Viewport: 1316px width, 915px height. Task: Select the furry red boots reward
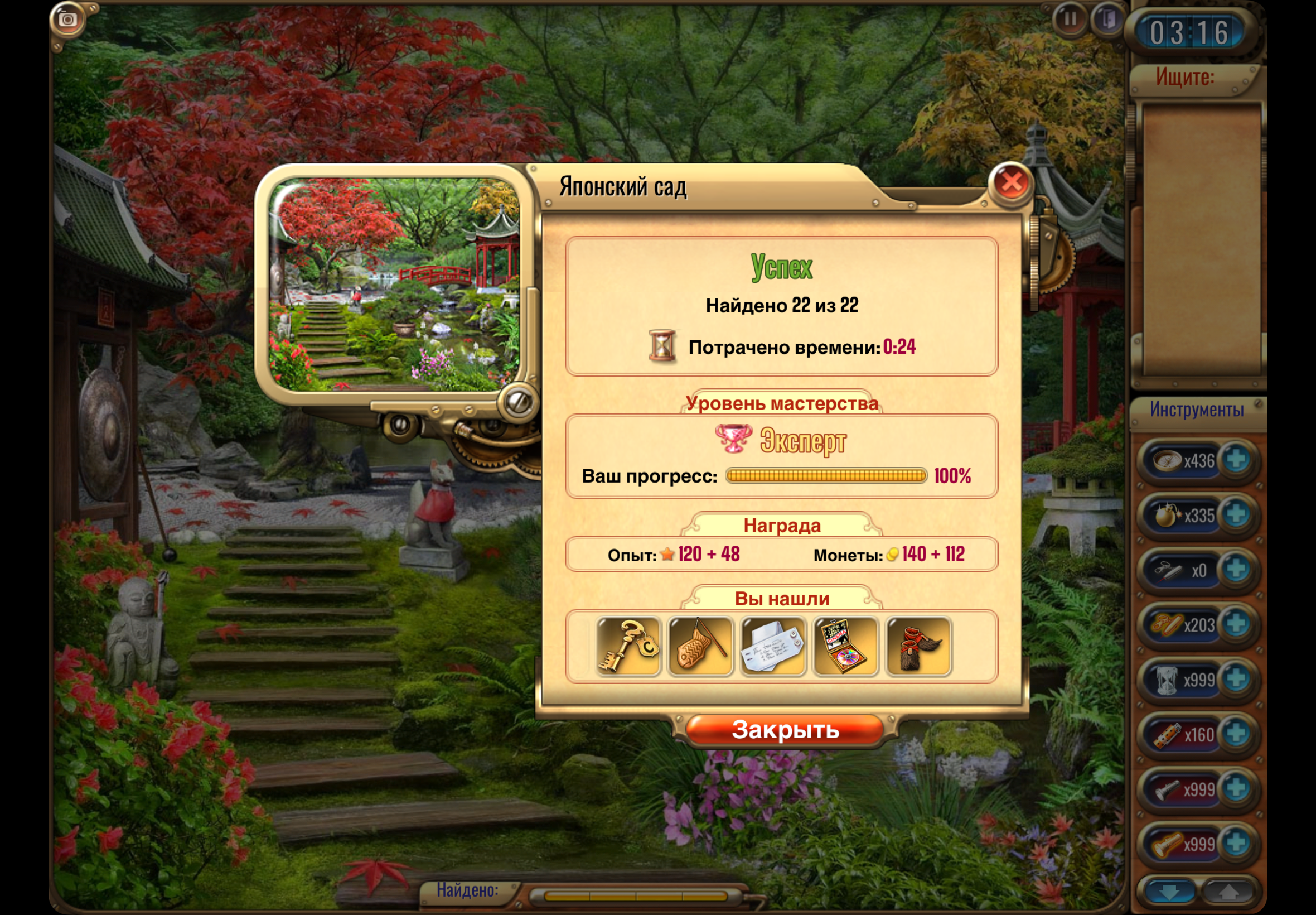point(918,646)
